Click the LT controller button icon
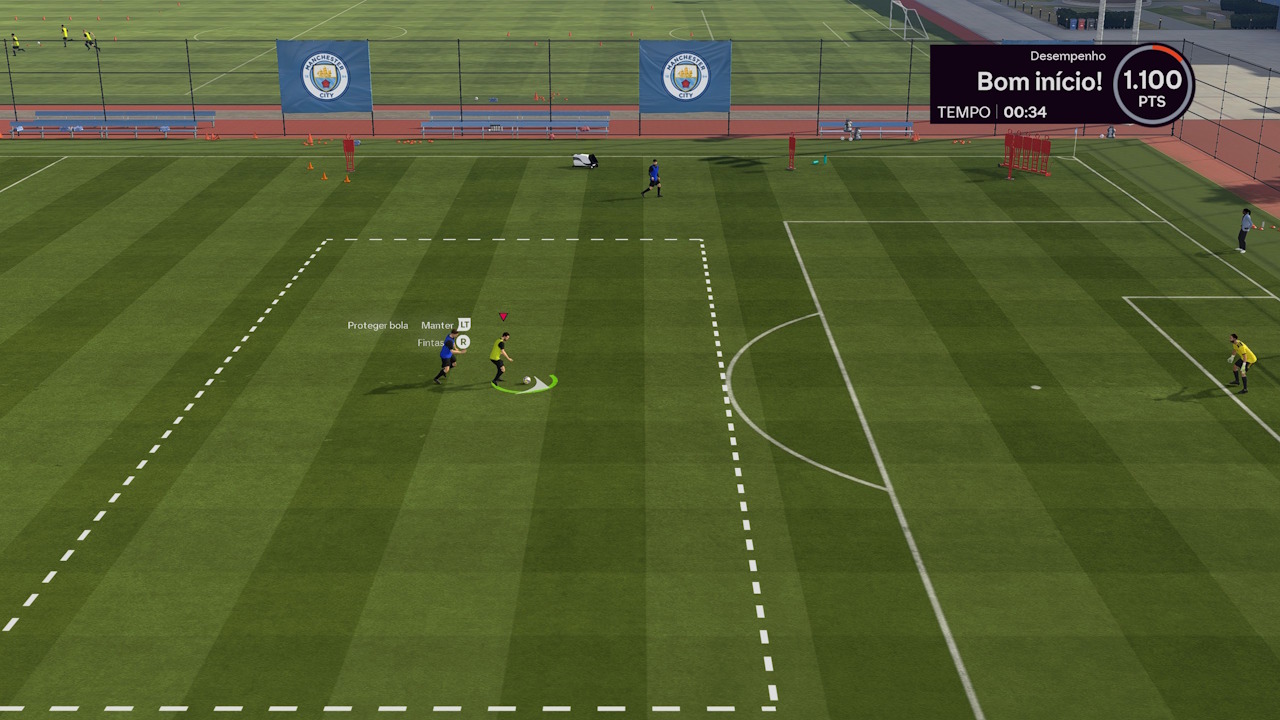1280x720 pixels. [x=464, y=325]
